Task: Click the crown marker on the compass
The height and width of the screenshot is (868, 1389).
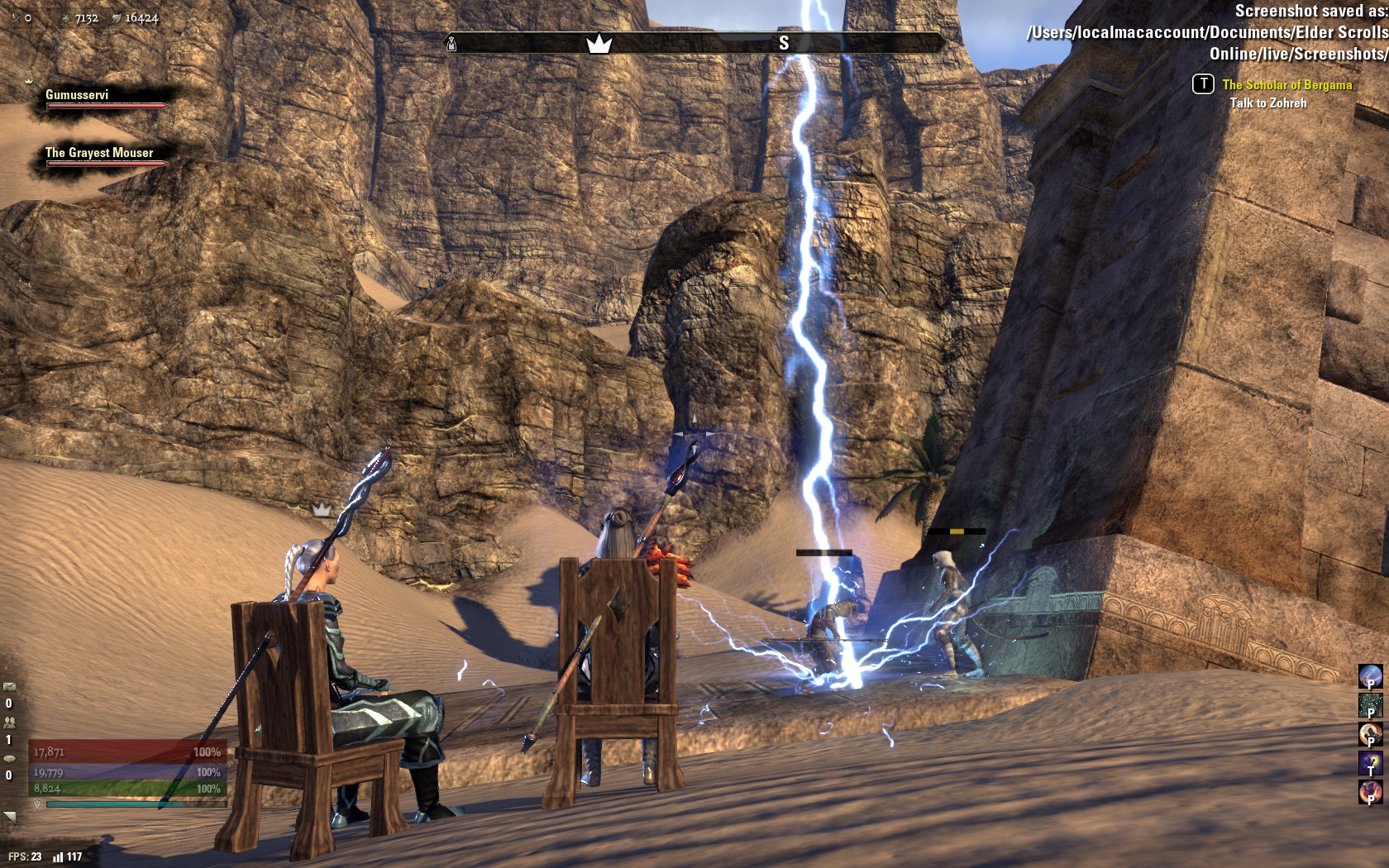Action: tap(599, 43)
